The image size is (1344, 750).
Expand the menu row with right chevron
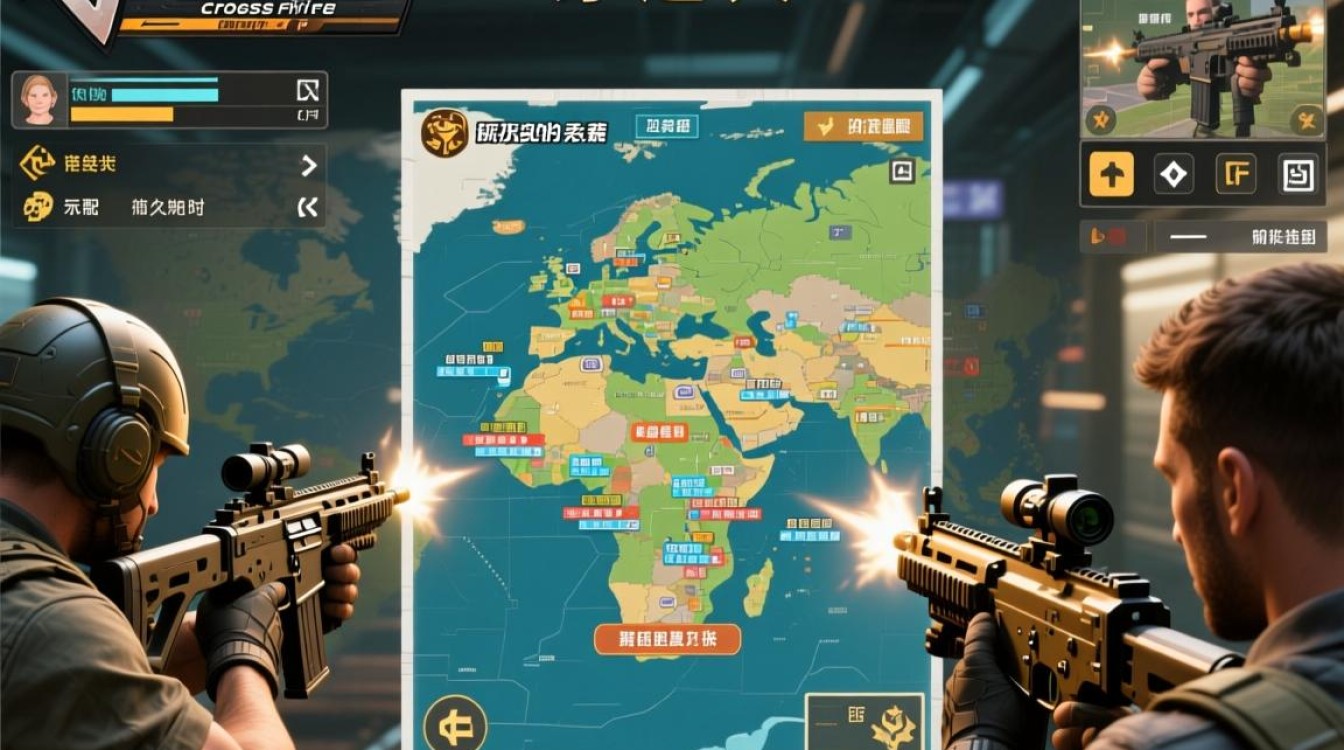click(309, 165)
